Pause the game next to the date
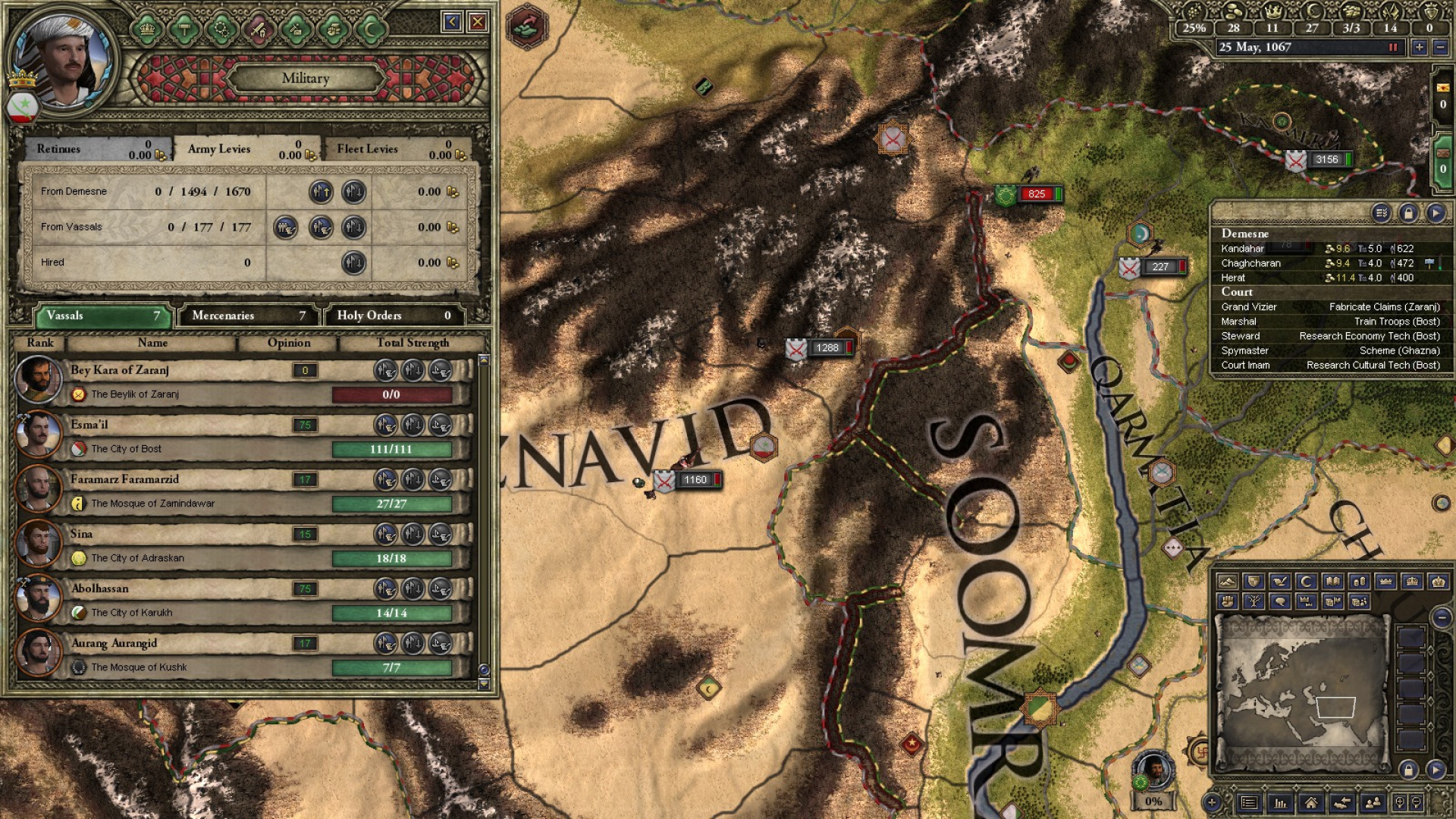Screen dimensions: 1456x819 [x=1392, y=47]
